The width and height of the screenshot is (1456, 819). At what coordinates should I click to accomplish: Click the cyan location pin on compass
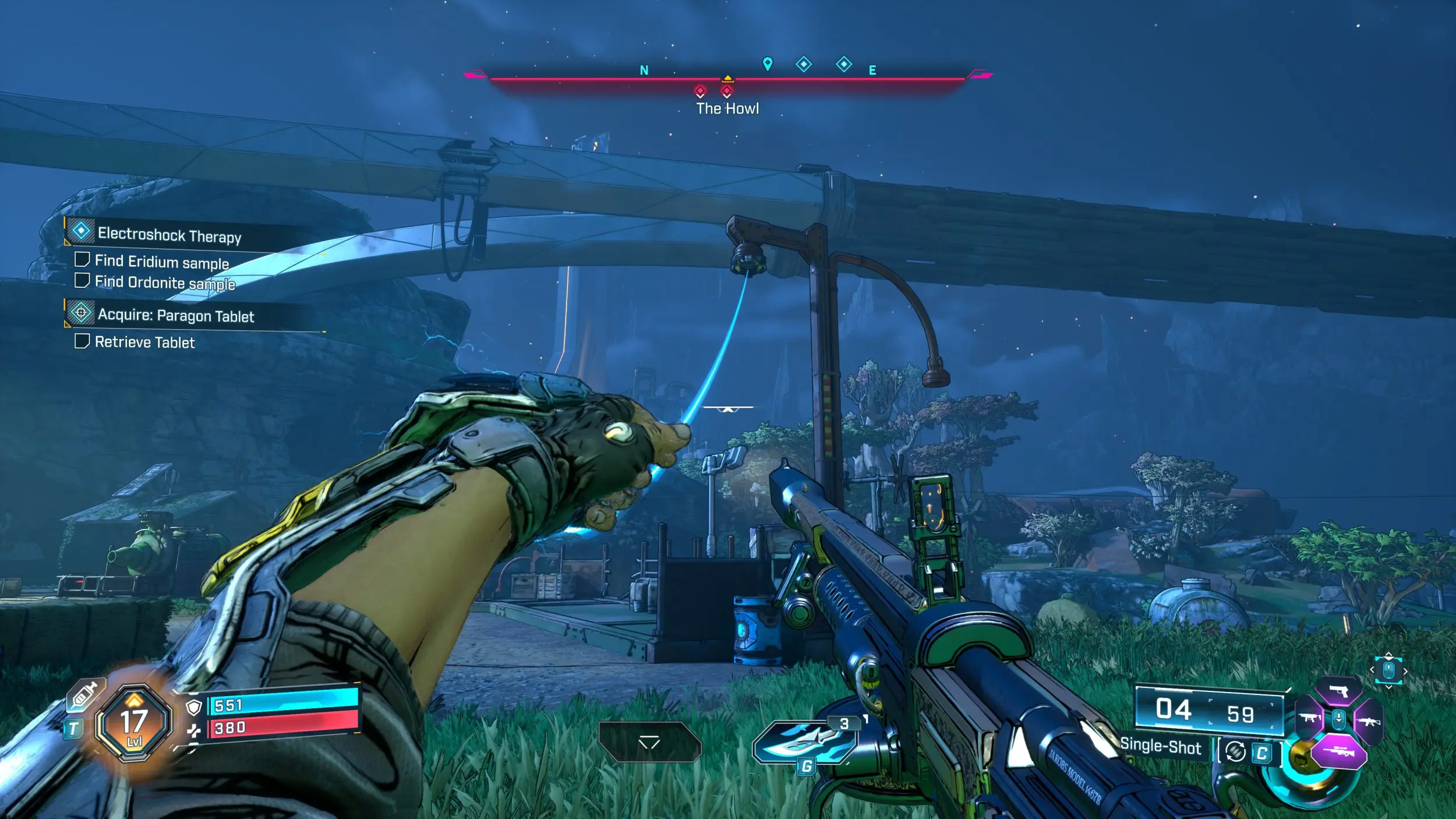pyautogui.click(x=768, y=63)
